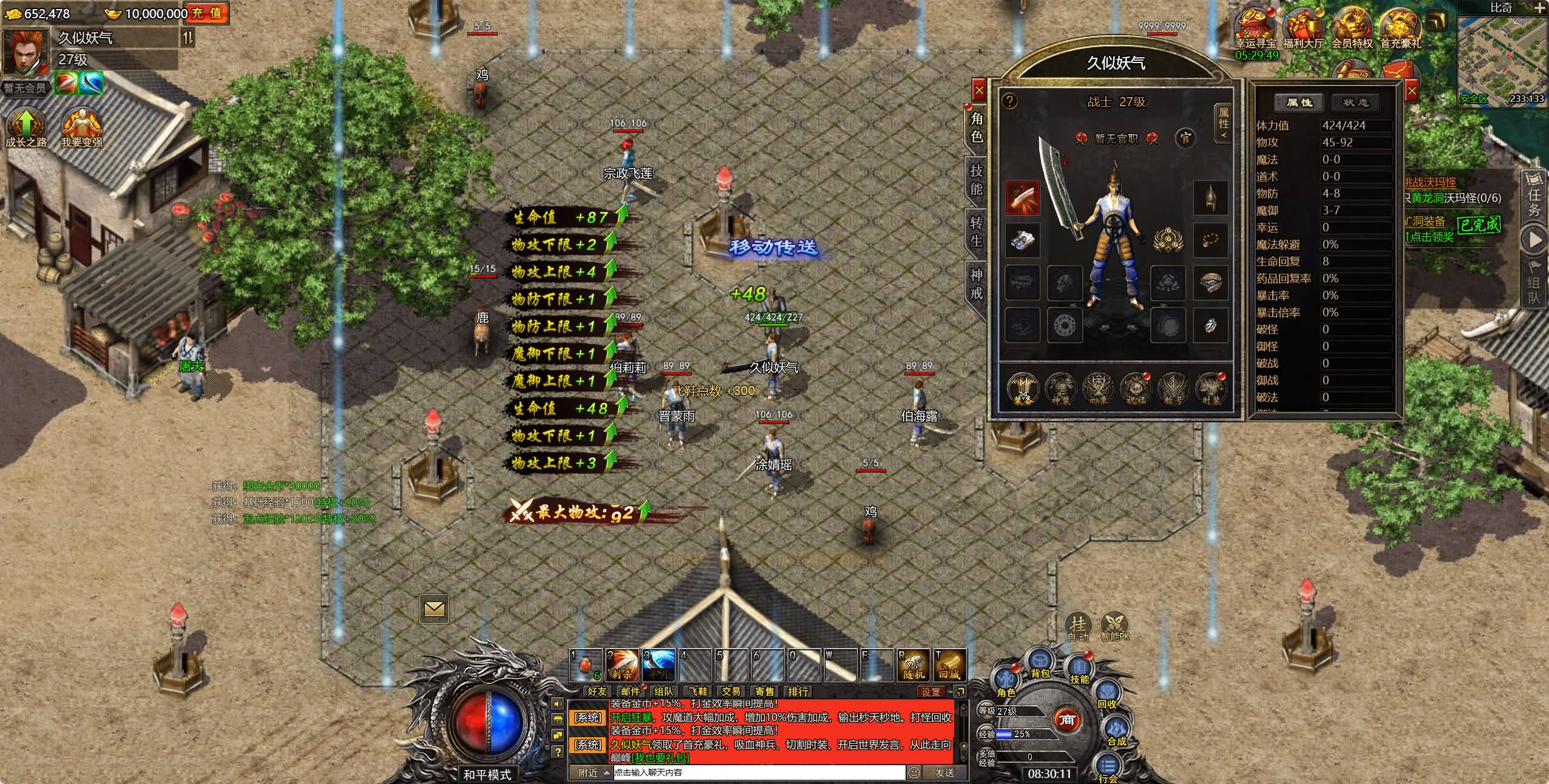Click the 充值 recharge button

[x=207, y=13]
